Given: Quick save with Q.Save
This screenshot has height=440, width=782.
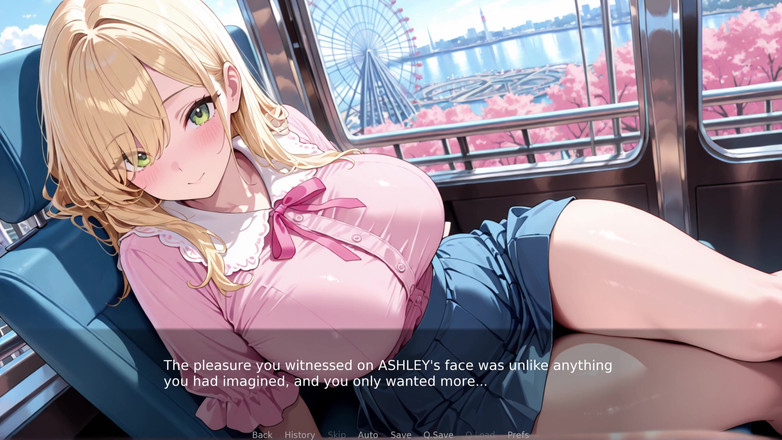Looking at the screenshot, I should pyautogui.click(x=438, y=435).
